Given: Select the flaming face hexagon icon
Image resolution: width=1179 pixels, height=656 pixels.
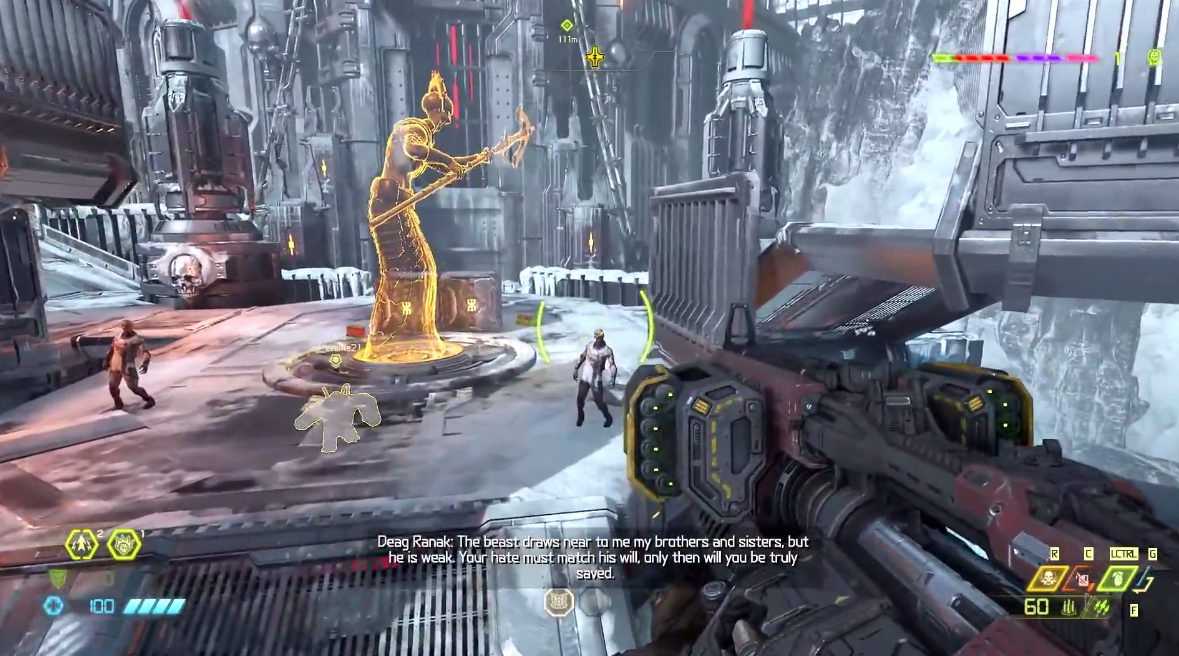Looking at the screenshot, I should pos(123,544).
